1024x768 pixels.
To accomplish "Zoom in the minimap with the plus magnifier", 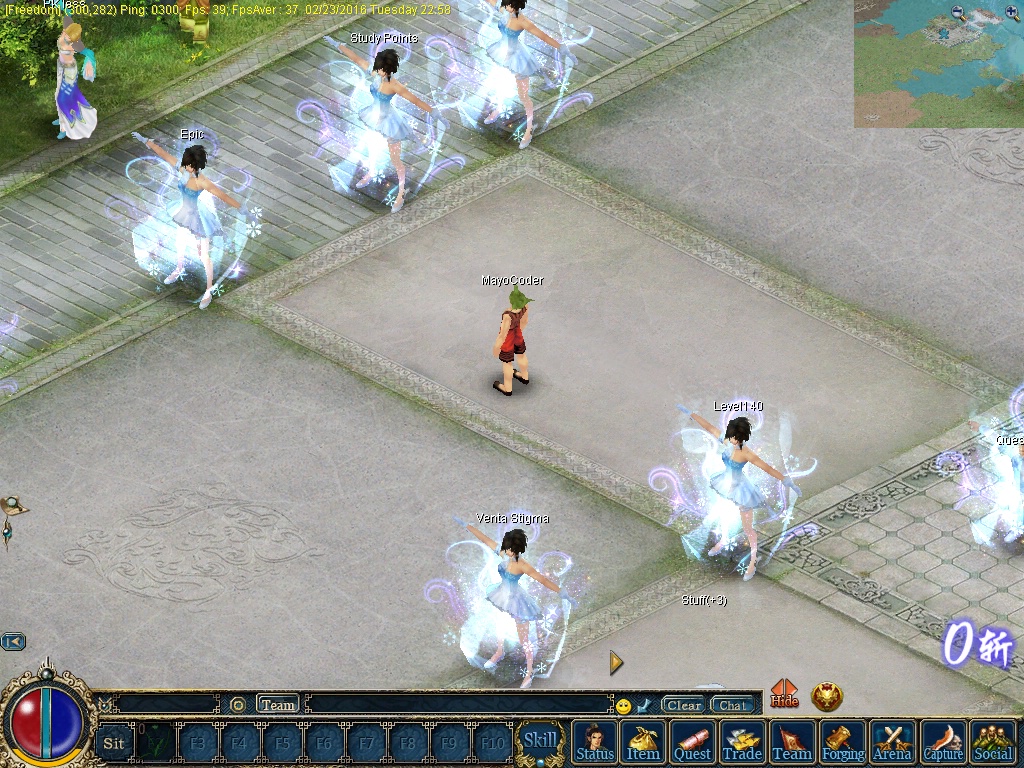I will [1011, 13].
